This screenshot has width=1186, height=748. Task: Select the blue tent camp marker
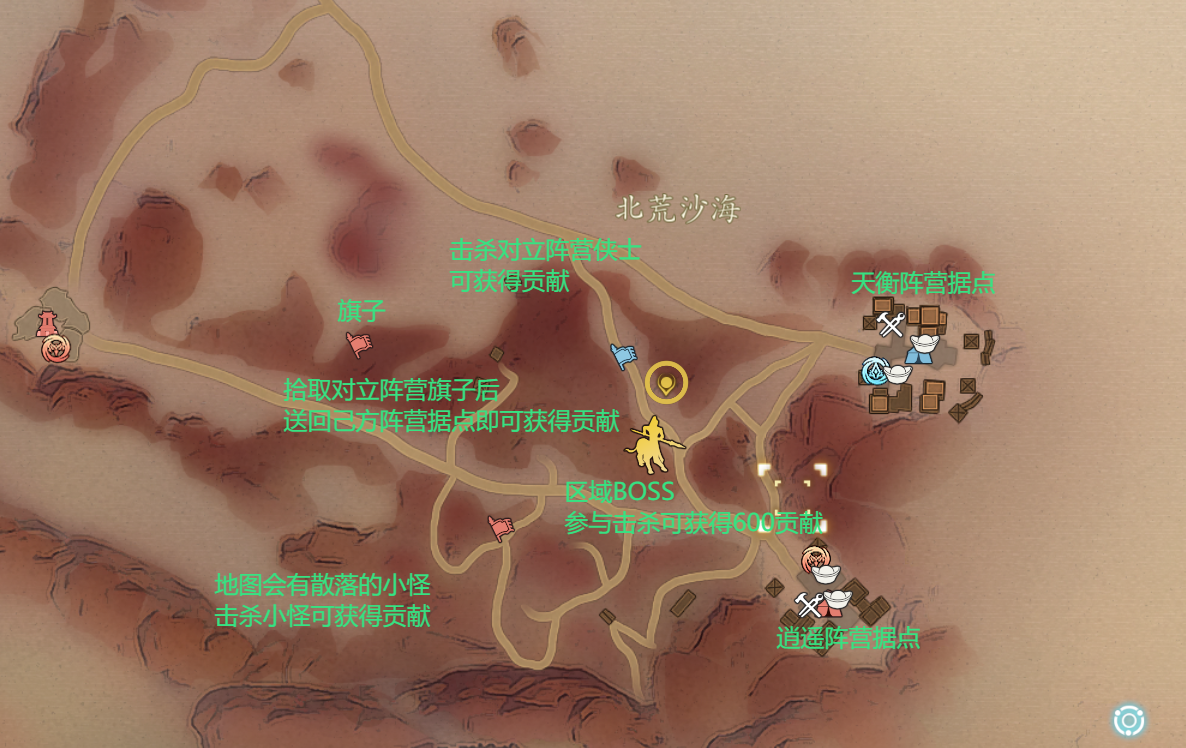click(922, 350)
